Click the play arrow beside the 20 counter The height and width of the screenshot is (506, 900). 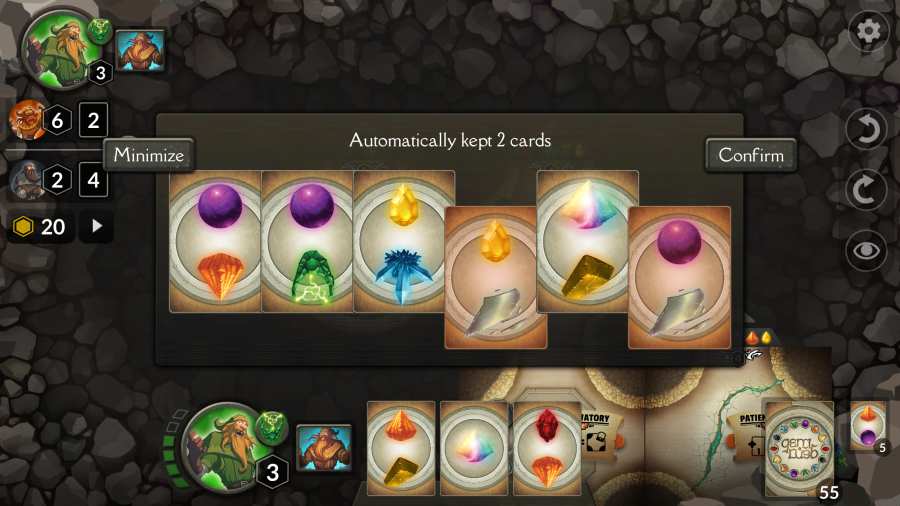[96, 227]
